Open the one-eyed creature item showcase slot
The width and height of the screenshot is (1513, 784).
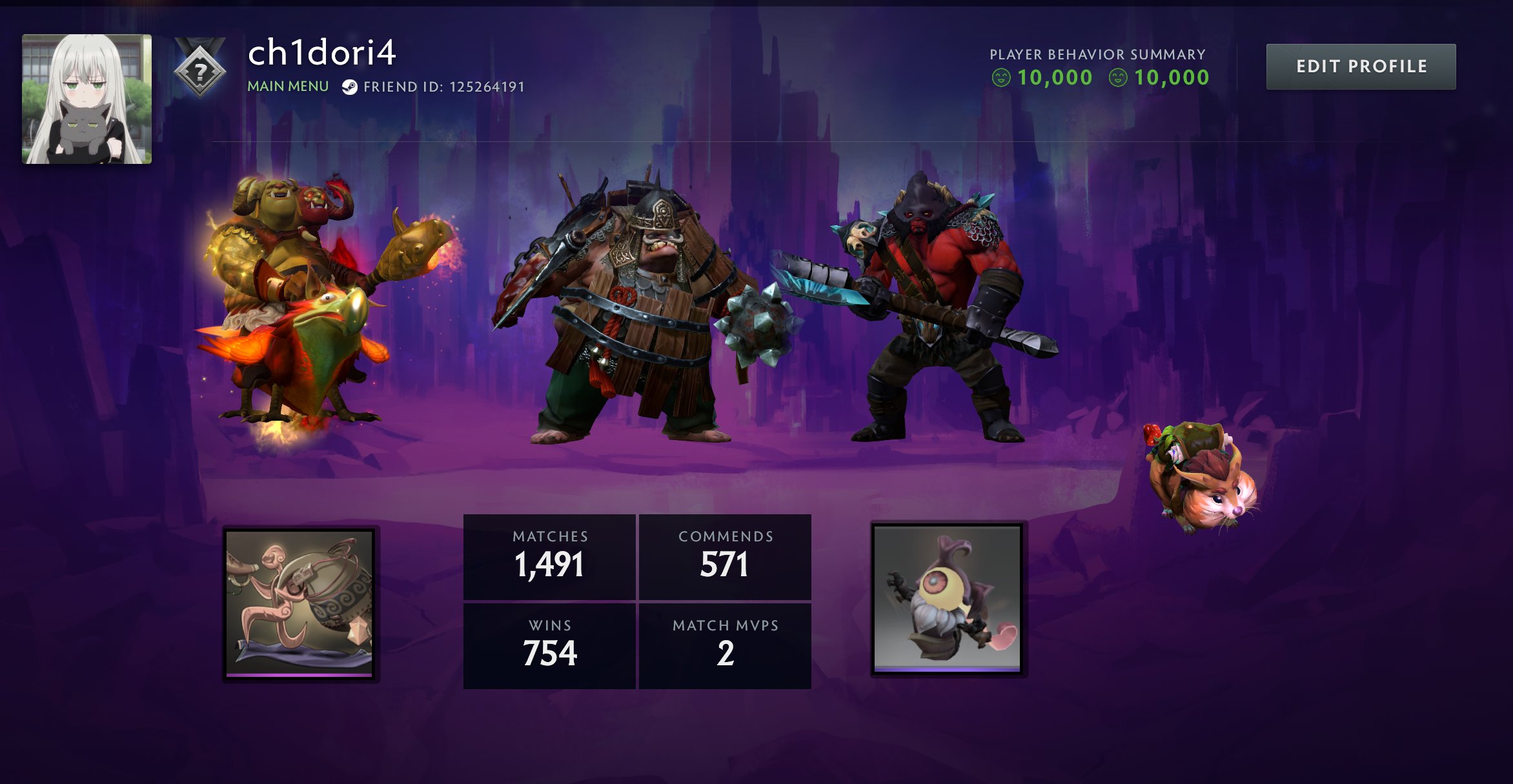[948, 599]
